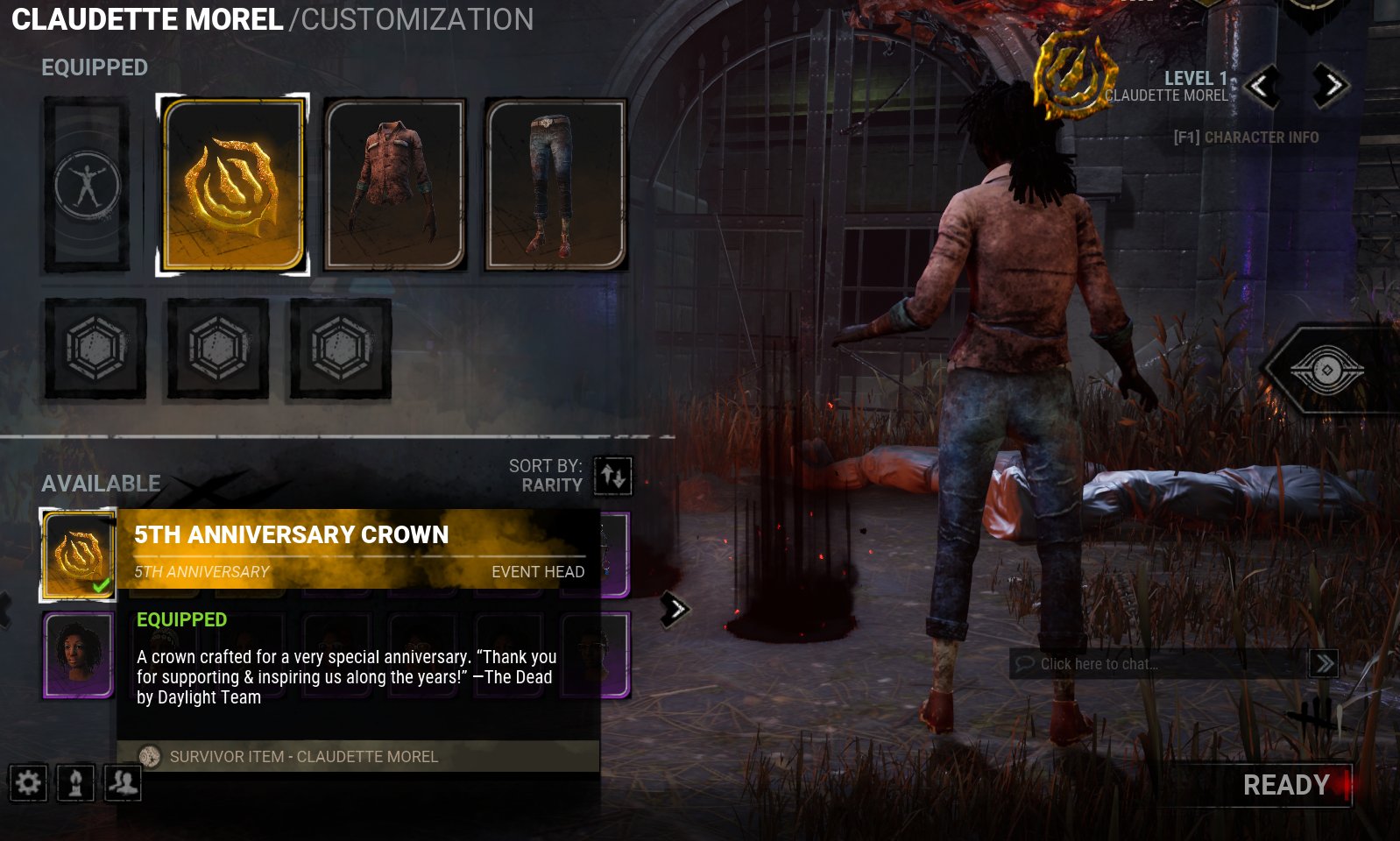Click the green equipped checkmark on the crown

point(103,583)
